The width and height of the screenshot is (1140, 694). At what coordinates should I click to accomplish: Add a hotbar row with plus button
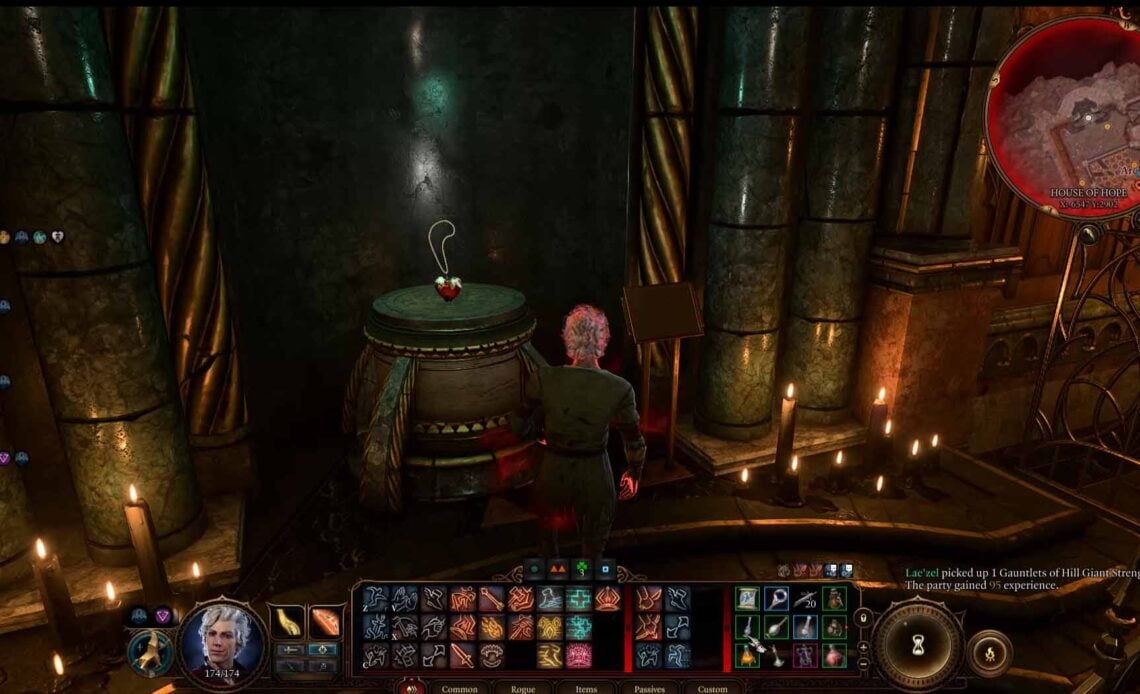[863, 646]
